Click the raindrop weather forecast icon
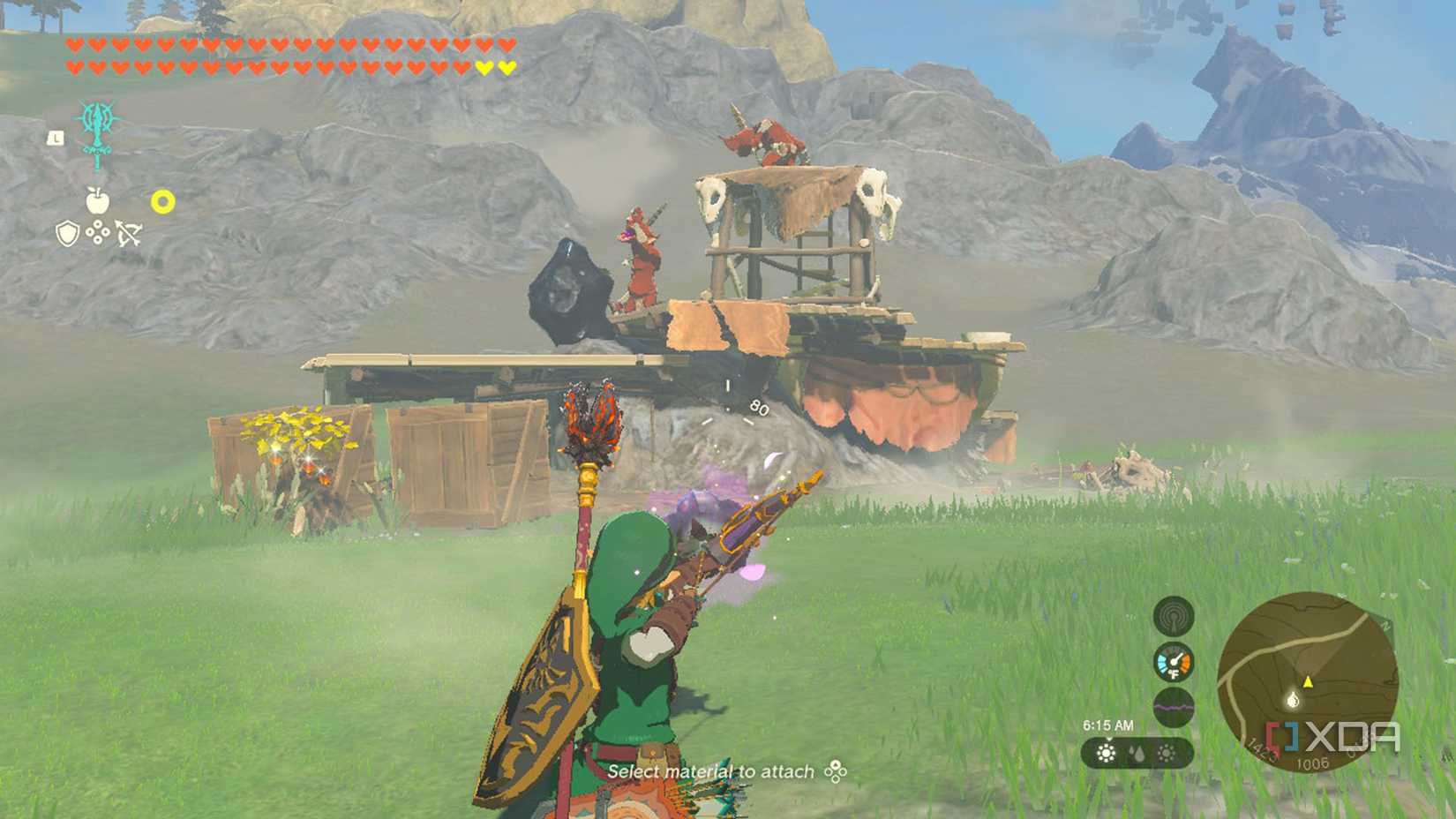 (1136, 754)
